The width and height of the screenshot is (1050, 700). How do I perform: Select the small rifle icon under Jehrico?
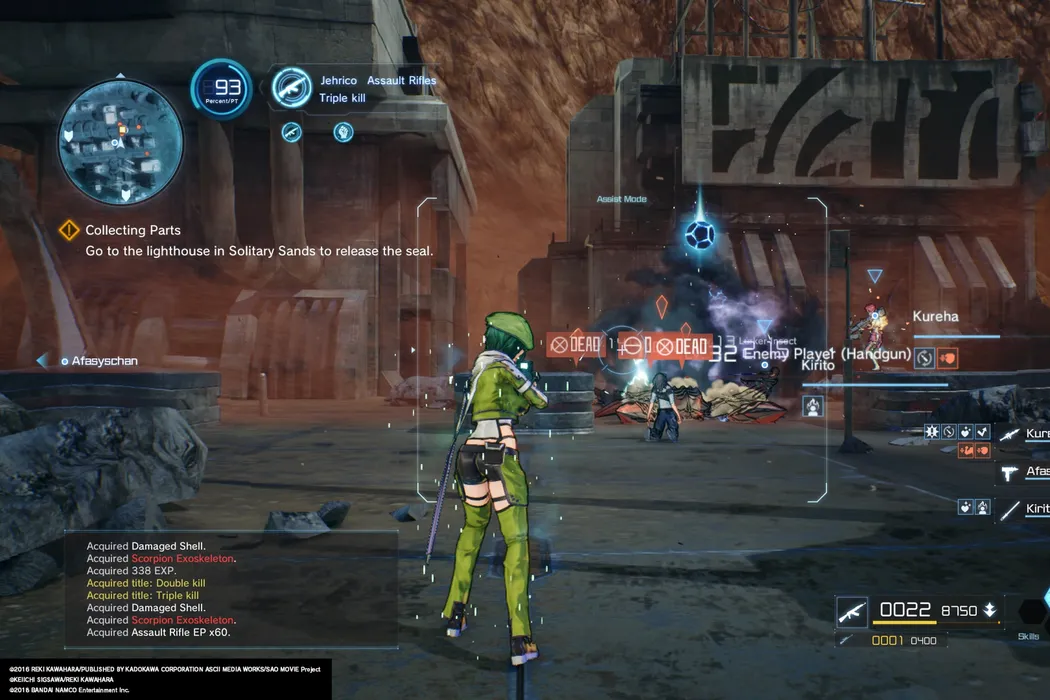pyautogui.click(x=291, y=131)
